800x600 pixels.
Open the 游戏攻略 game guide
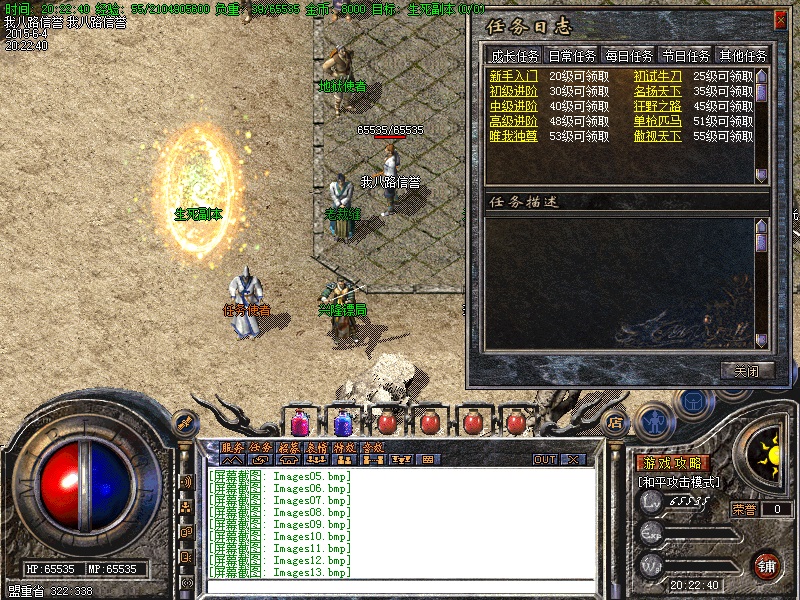pyautogui.click(x=673, y=463)
